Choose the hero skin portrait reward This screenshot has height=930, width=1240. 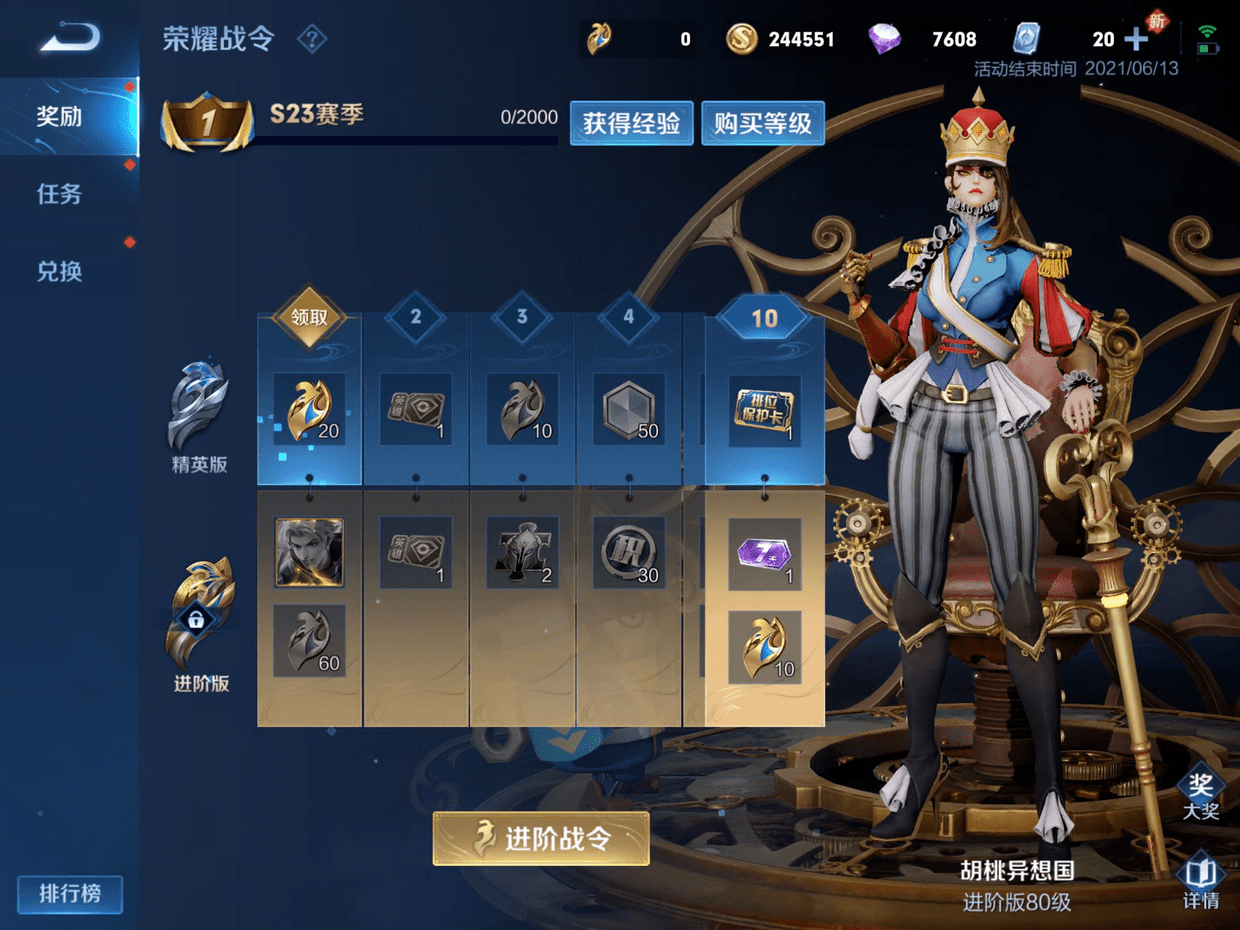click(x=309, y=552)
